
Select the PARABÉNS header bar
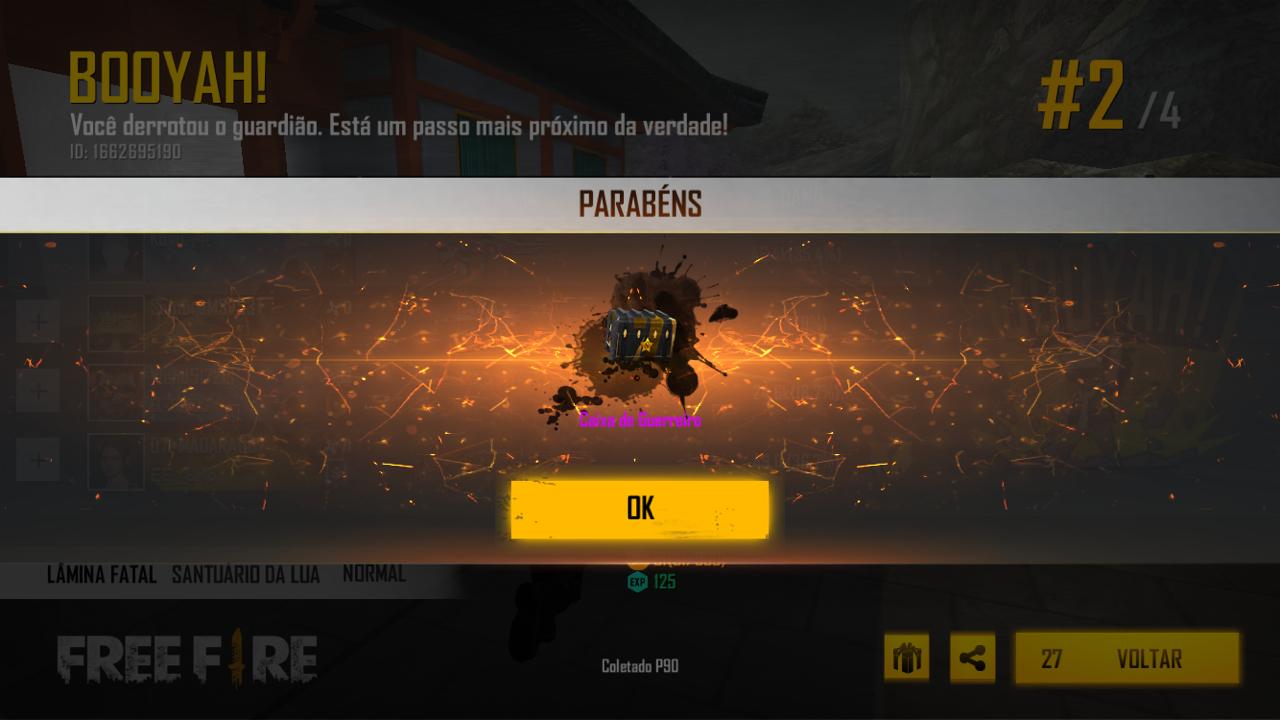tap(640, 203)
